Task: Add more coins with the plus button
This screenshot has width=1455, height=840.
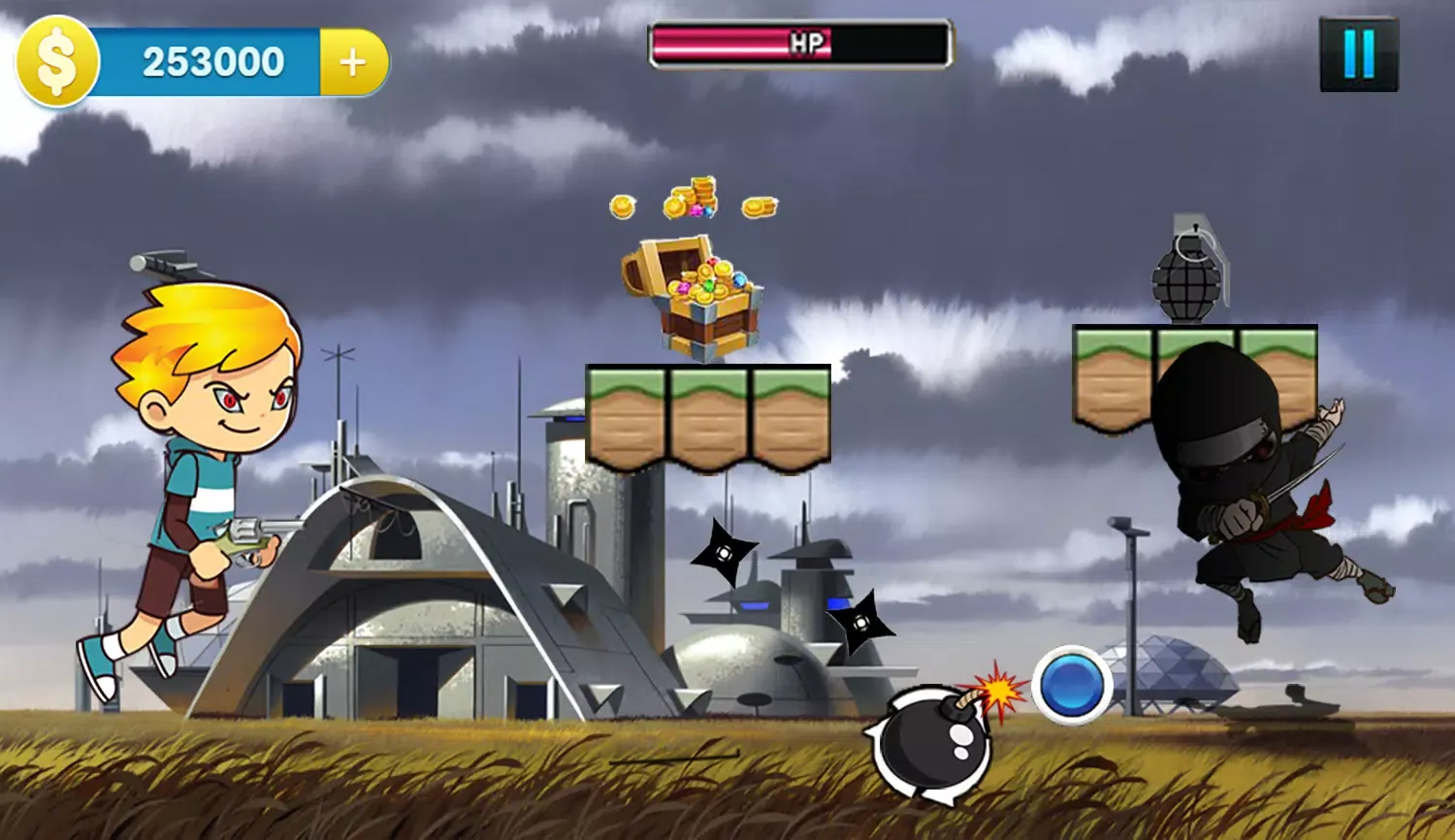Action: click(x=353, y=62)
